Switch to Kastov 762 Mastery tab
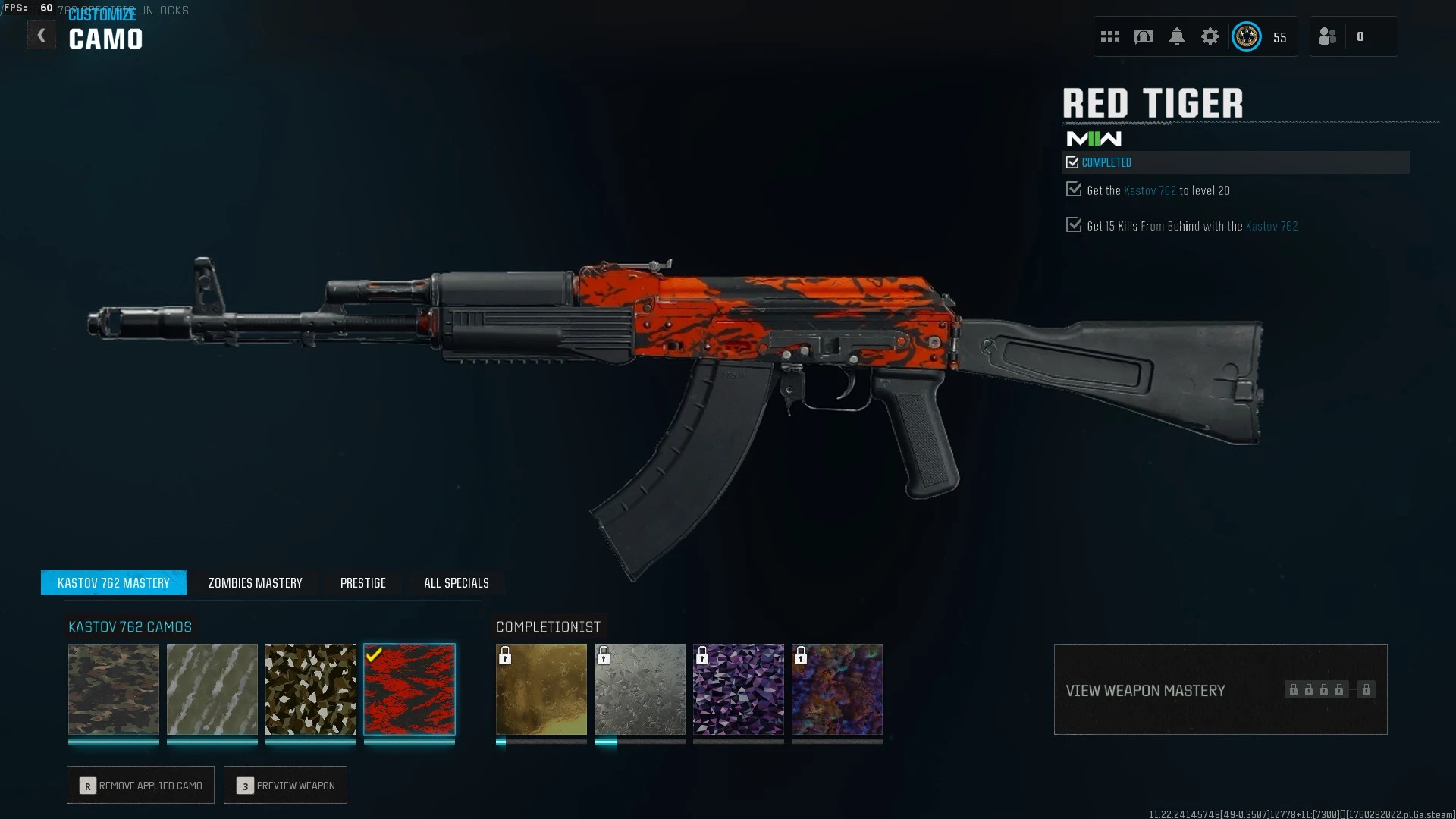1456x819 pixels. 114,582
